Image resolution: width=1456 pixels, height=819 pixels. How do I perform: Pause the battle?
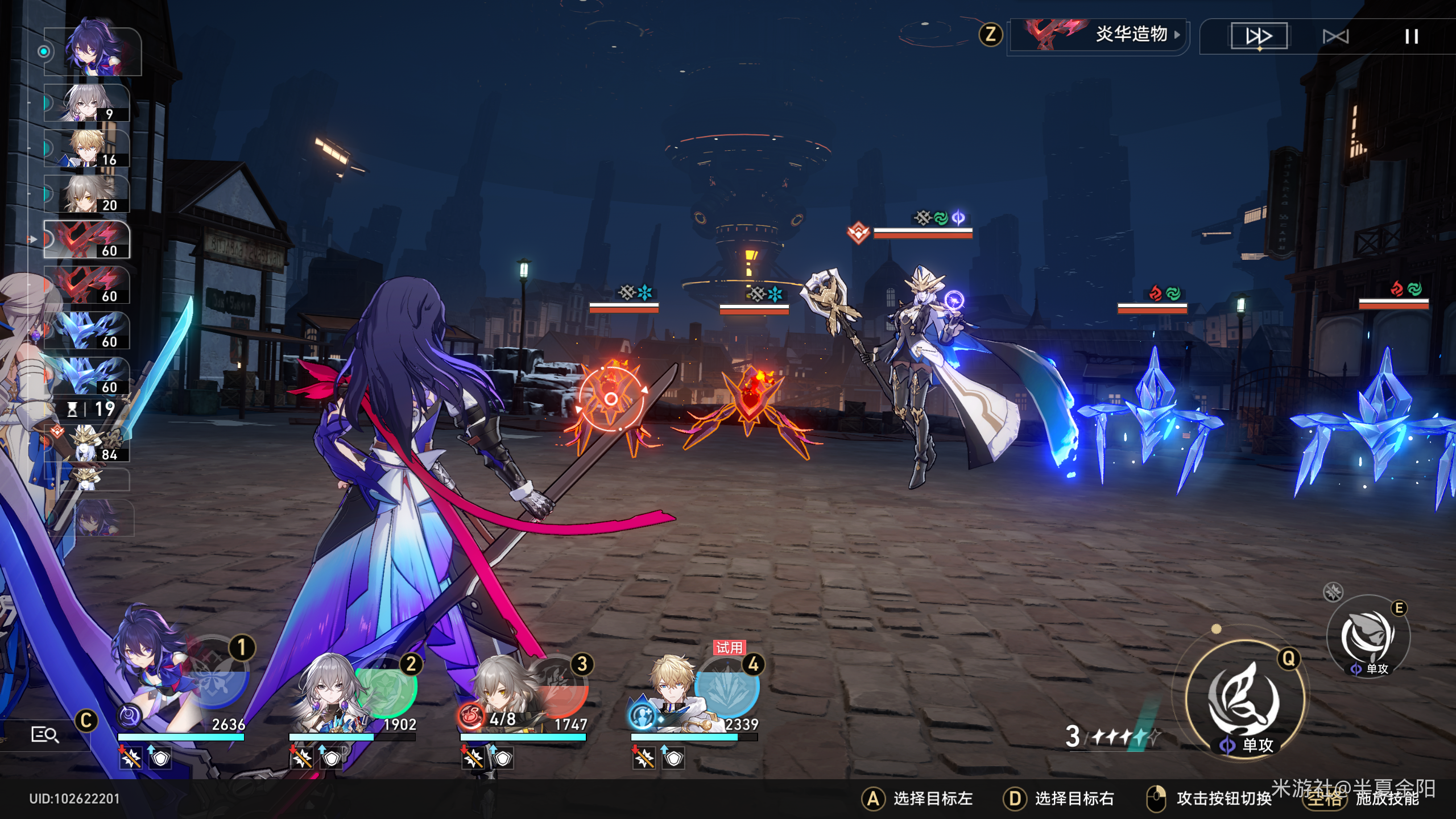pos(1411,37)
